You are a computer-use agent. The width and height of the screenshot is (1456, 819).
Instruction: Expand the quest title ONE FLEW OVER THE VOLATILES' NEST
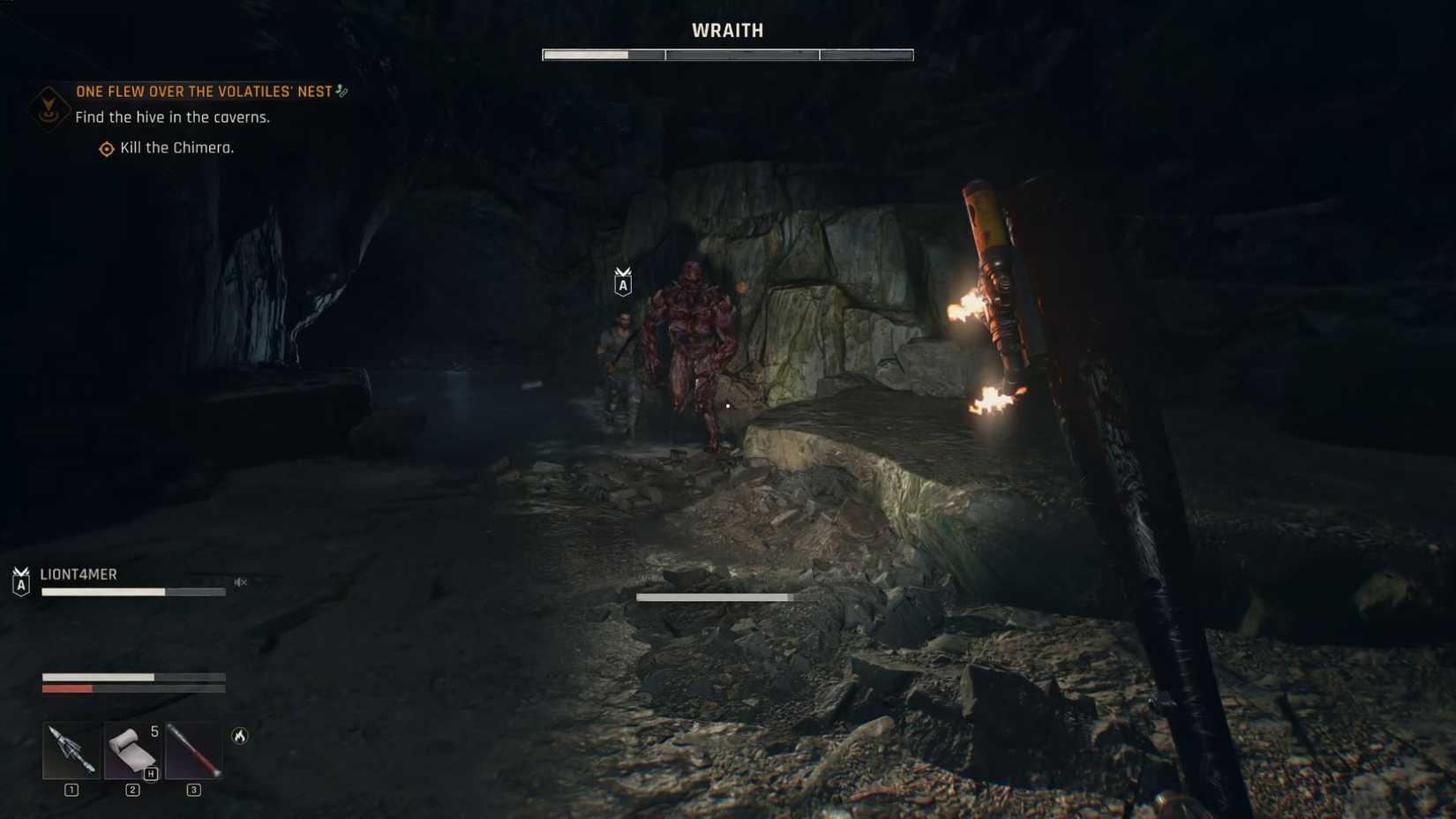pos(205,91)
